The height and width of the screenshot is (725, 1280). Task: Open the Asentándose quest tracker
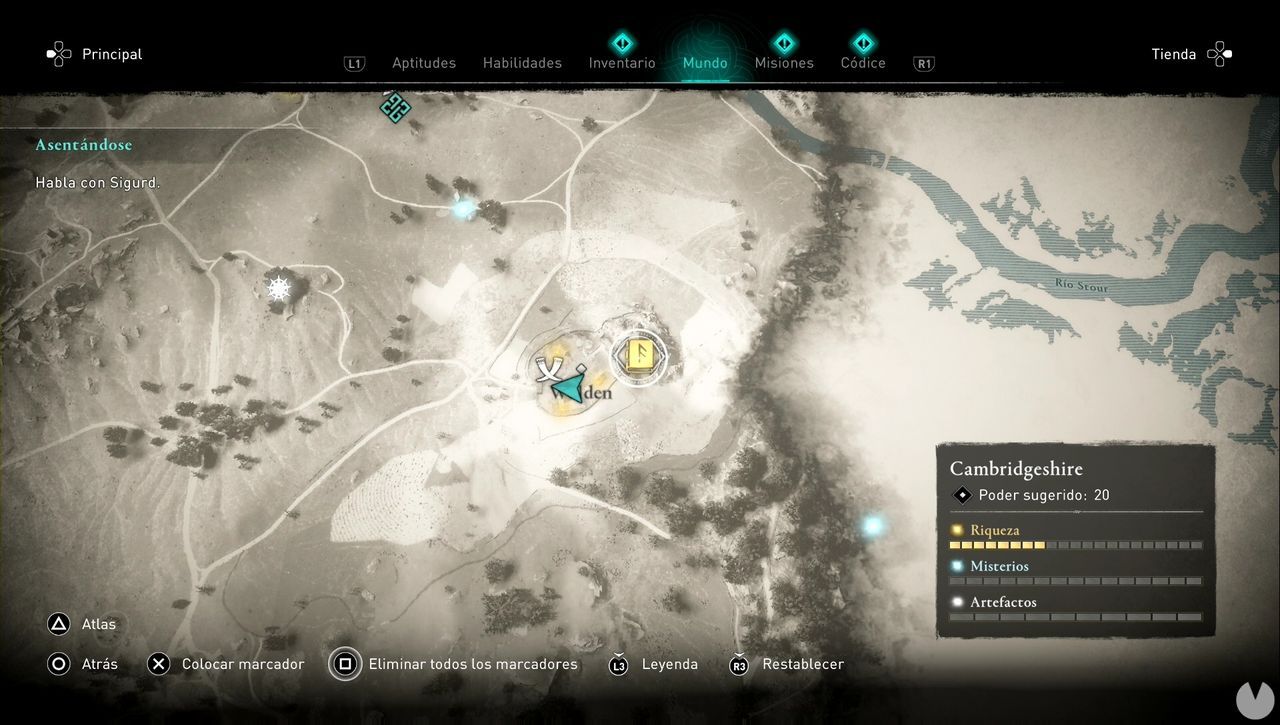[x=84, y=145]
